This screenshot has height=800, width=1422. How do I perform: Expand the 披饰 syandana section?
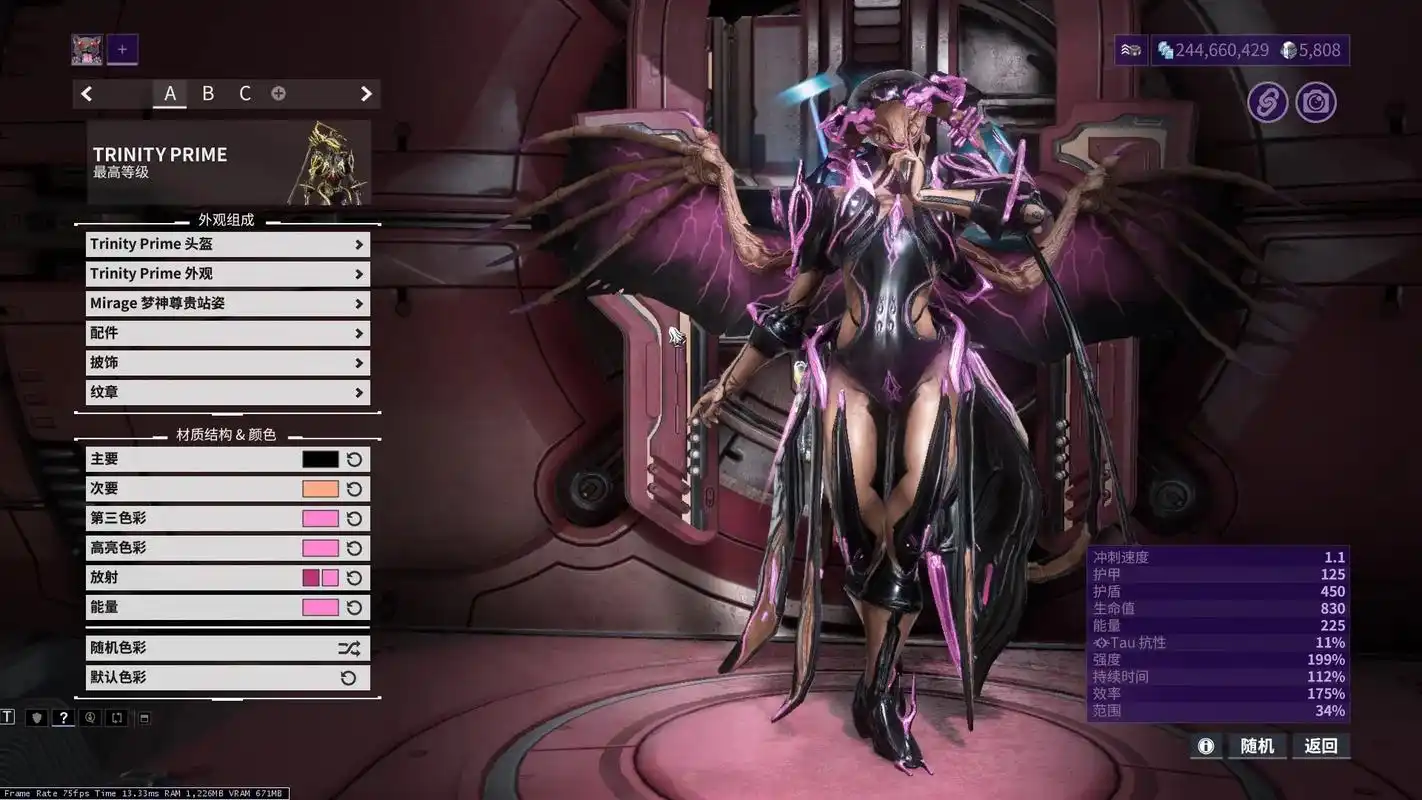(x=227, y=362)
